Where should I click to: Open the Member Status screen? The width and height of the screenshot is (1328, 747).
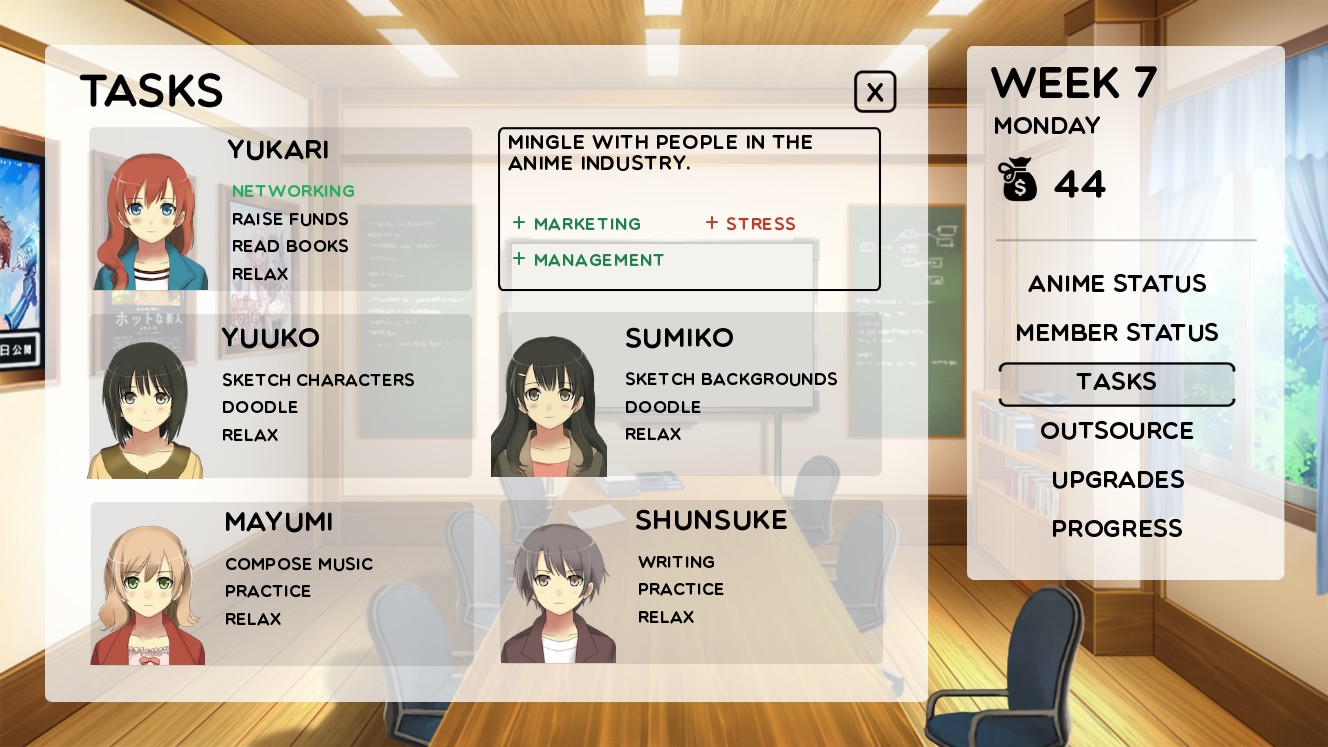(x=1117, y=332)
